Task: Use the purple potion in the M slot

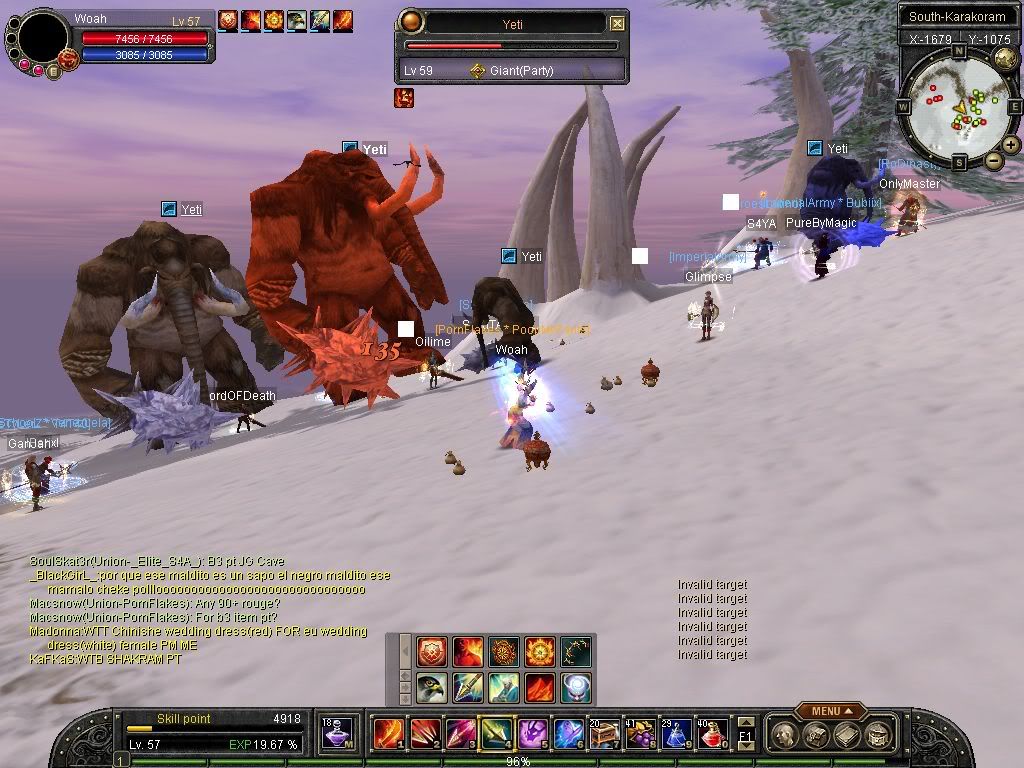Action: [337, 735]
